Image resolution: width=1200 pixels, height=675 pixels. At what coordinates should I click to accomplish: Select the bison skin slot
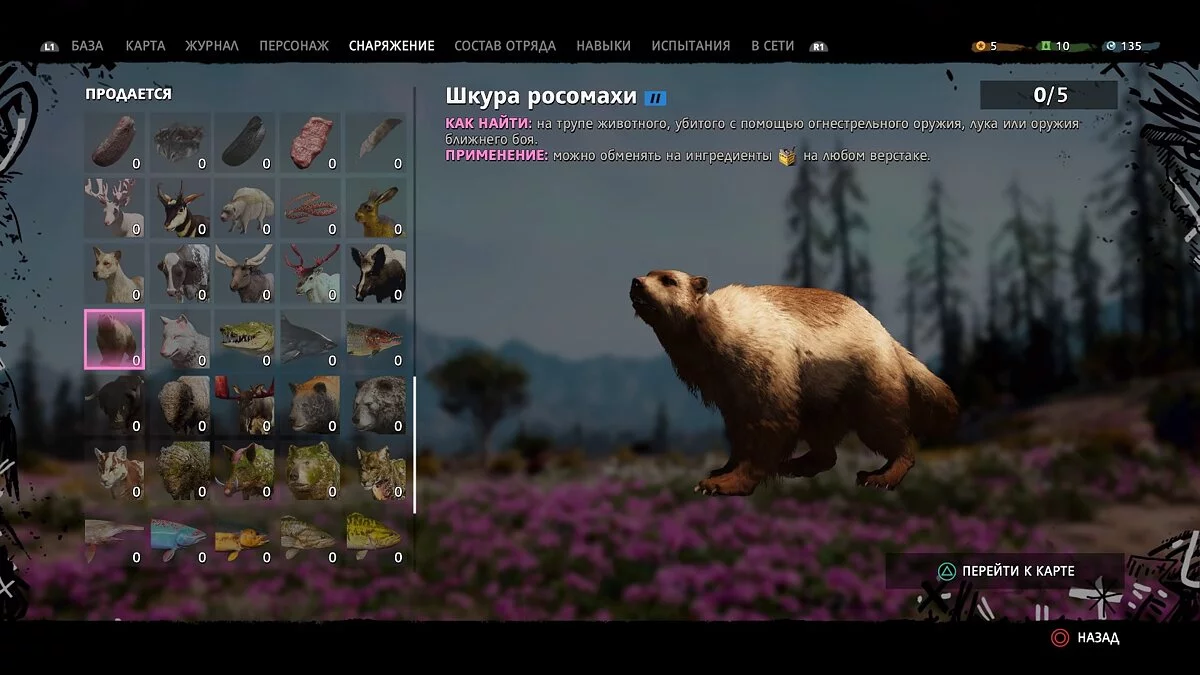[181, 405]
